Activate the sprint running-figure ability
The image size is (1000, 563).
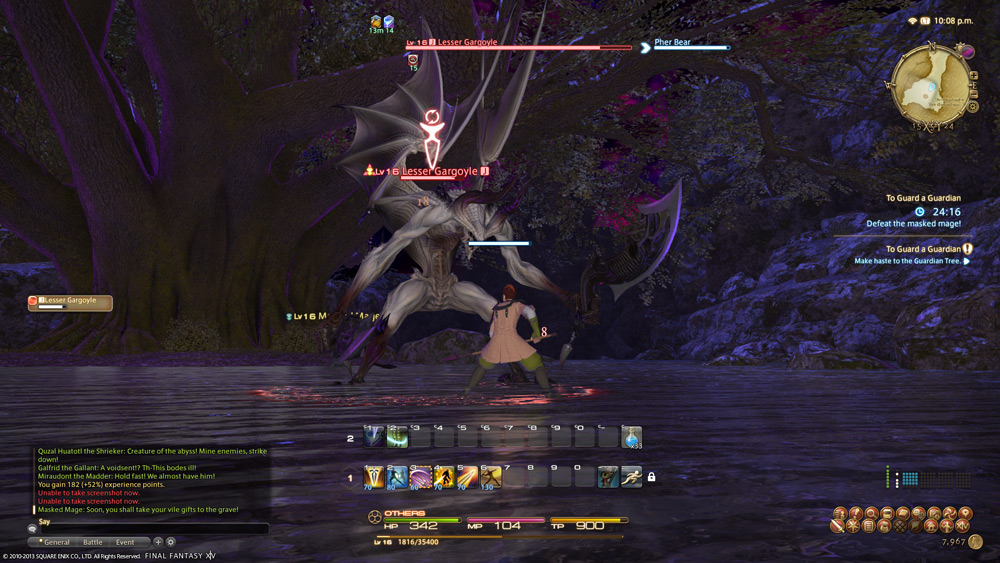[x=631, y=478]
